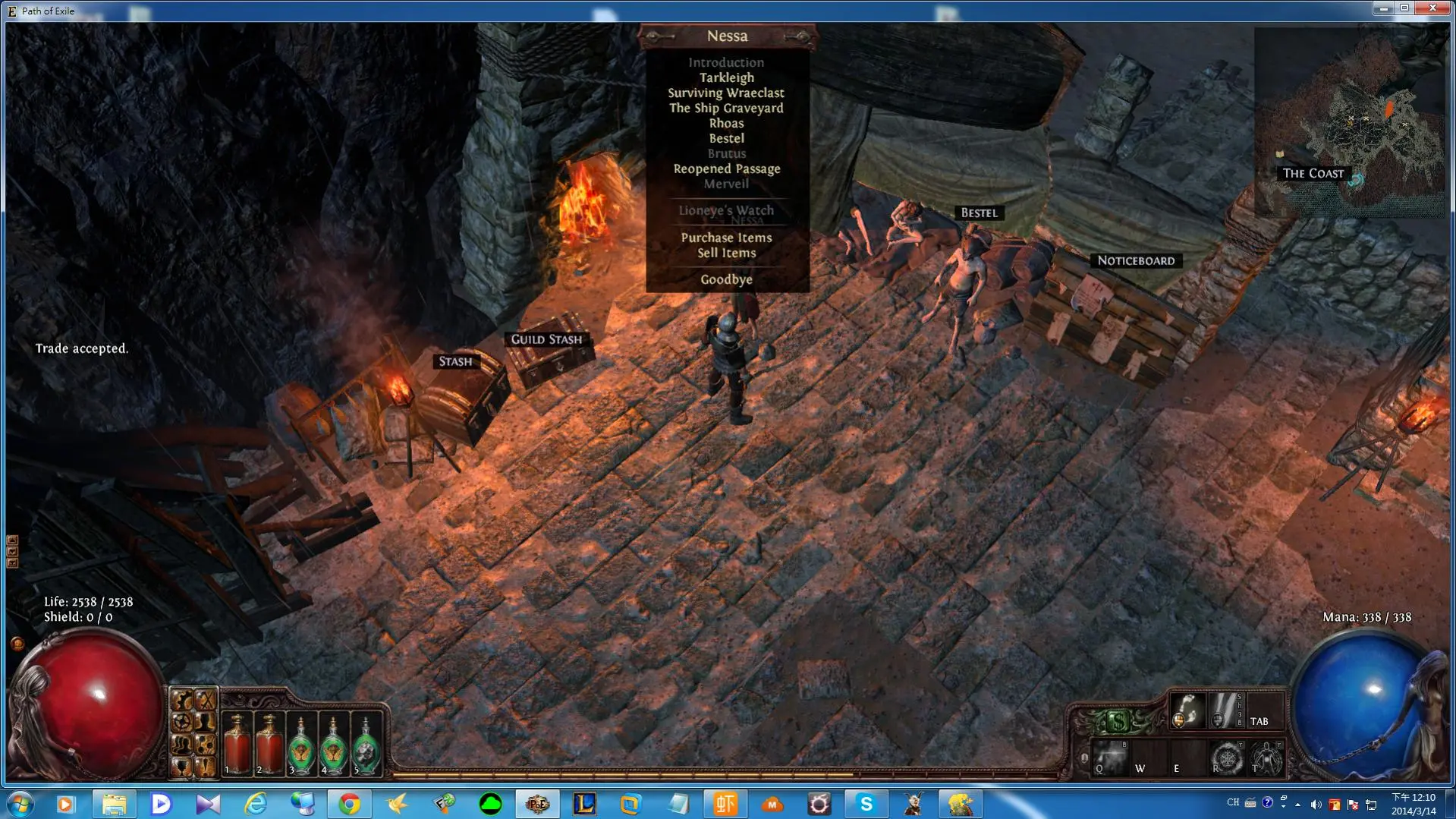
Task: Activate the circular rune skill on R
Action: [x=1226, y=758]
